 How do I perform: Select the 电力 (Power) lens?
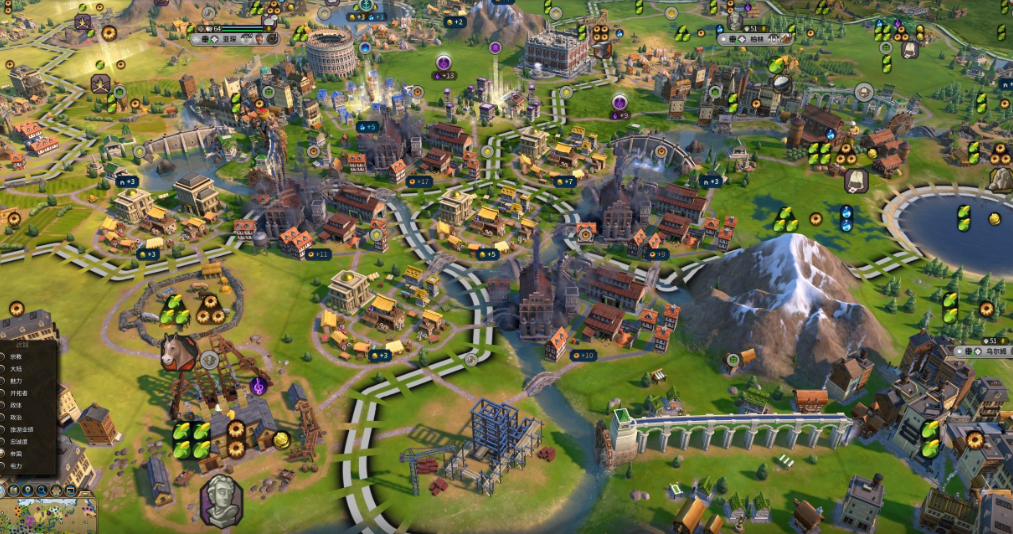pyautogui.click(x=16, y=466)
